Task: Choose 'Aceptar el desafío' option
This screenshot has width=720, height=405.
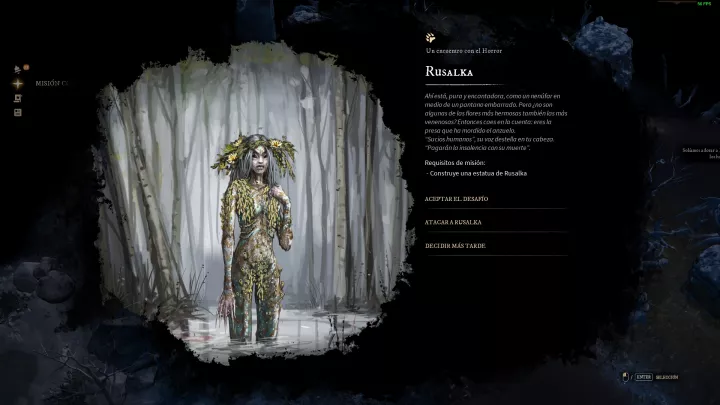Action: [456, 199]
